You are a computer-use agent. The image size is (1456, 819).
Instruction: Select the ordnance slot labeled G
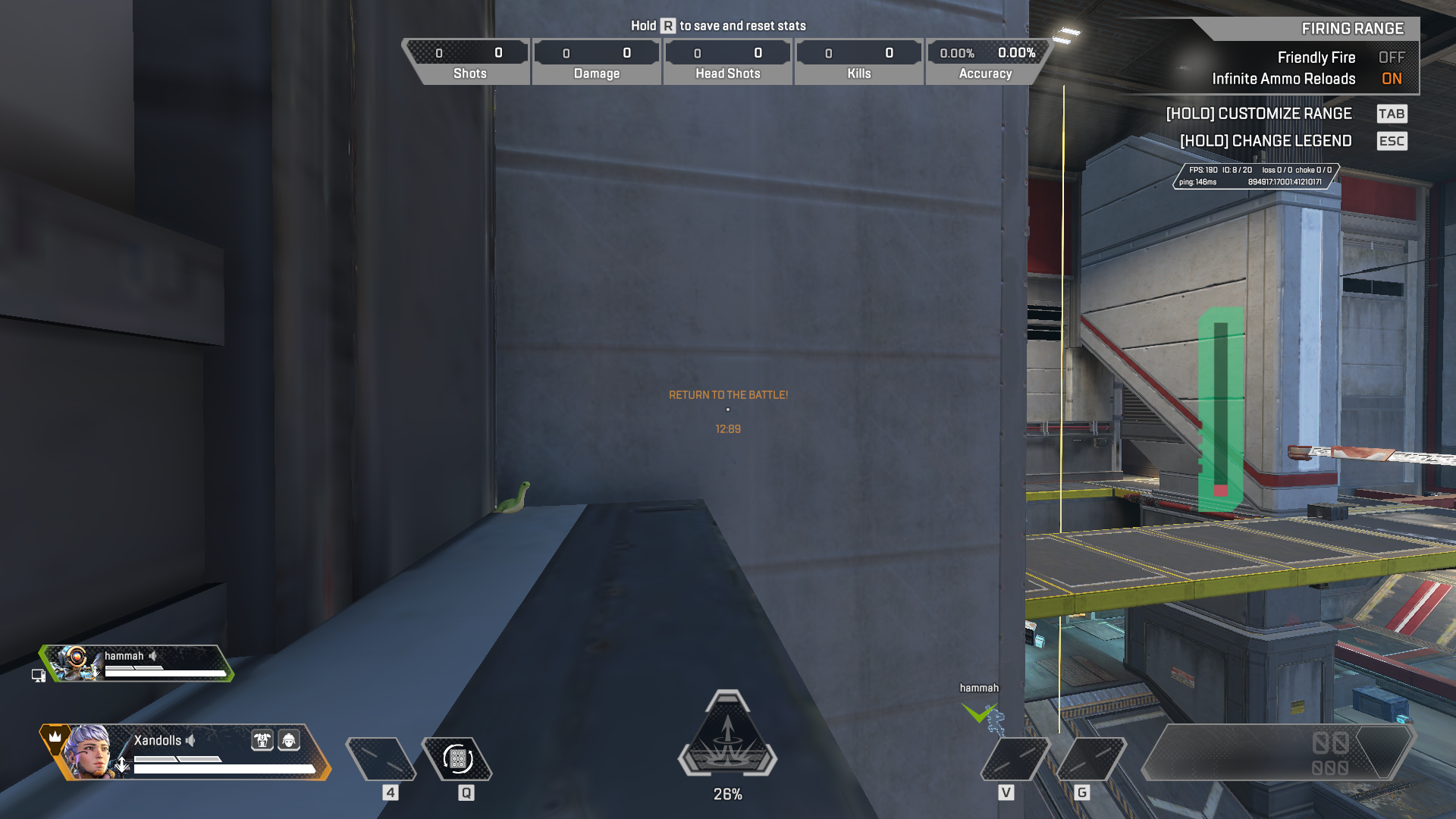pyautogui.click(x=1090, y=758)
